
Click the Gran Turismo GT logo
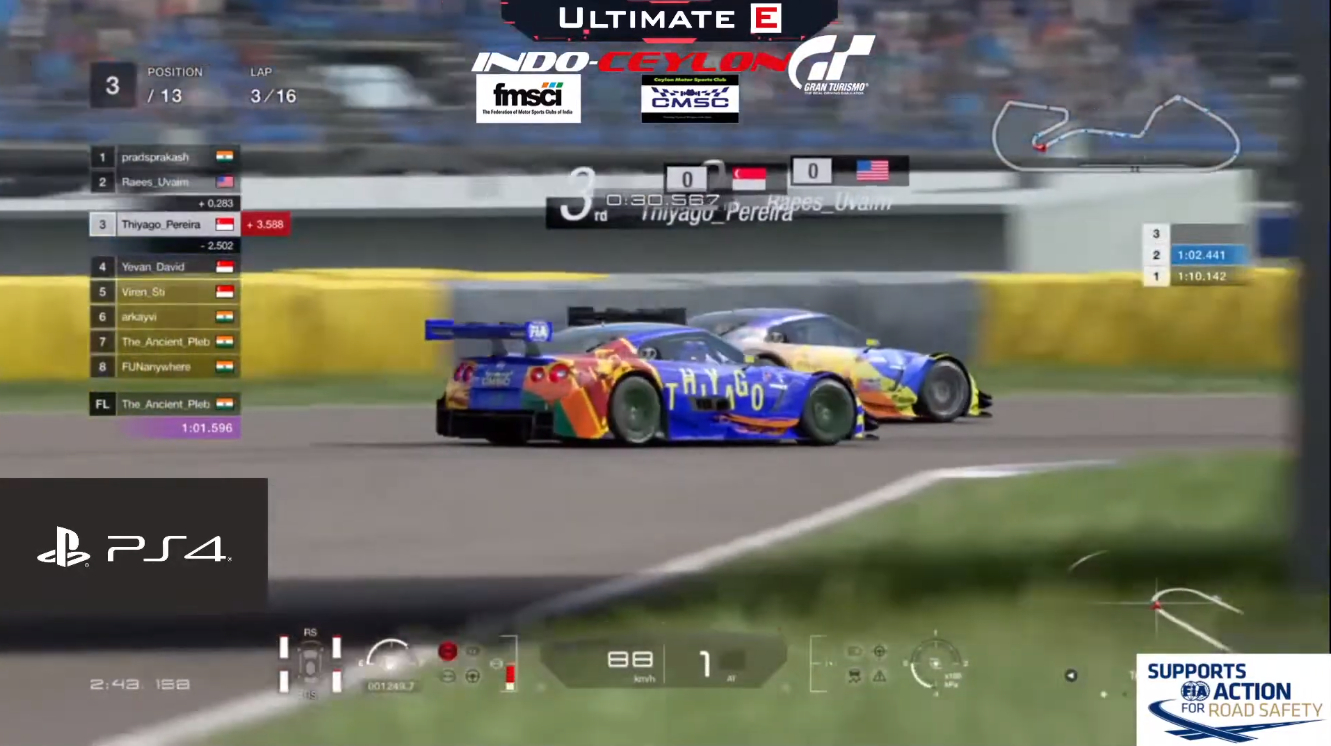tap(832, 65)
